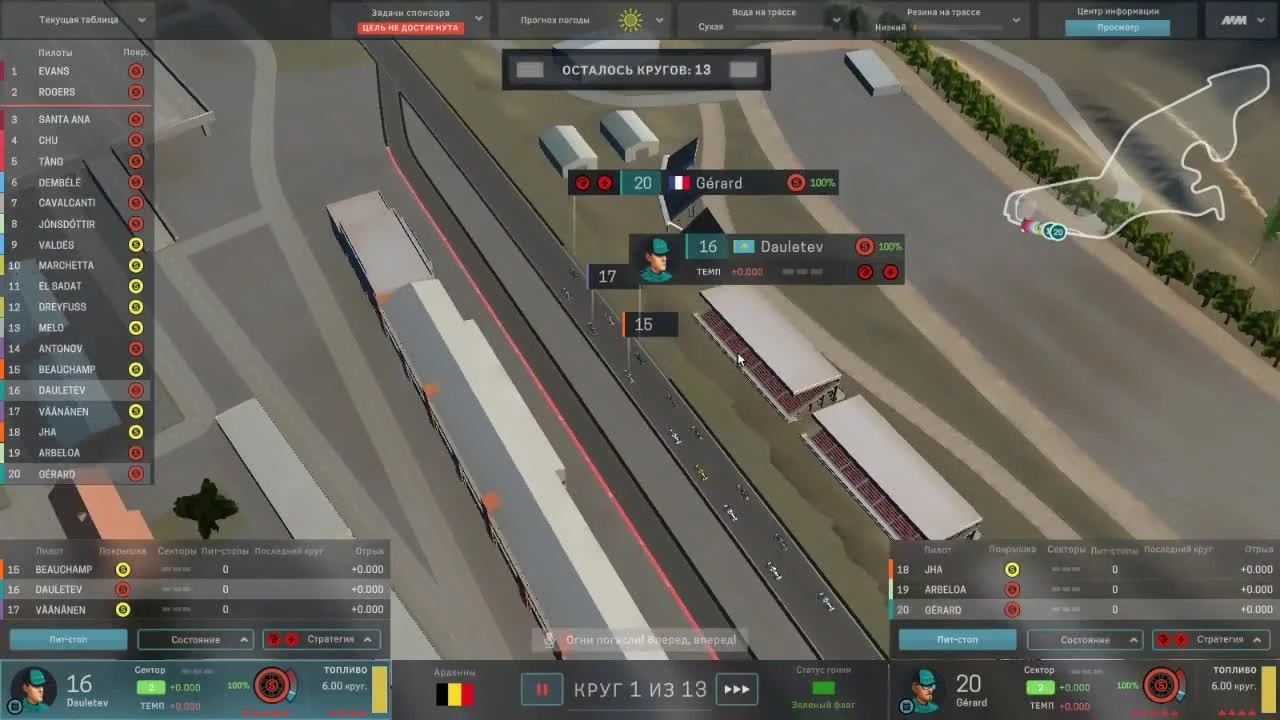1280x720 pixels.
Task: Toggle the pause control next to КРУГ 1 ИЗ 13
Action: coord(541,689)
